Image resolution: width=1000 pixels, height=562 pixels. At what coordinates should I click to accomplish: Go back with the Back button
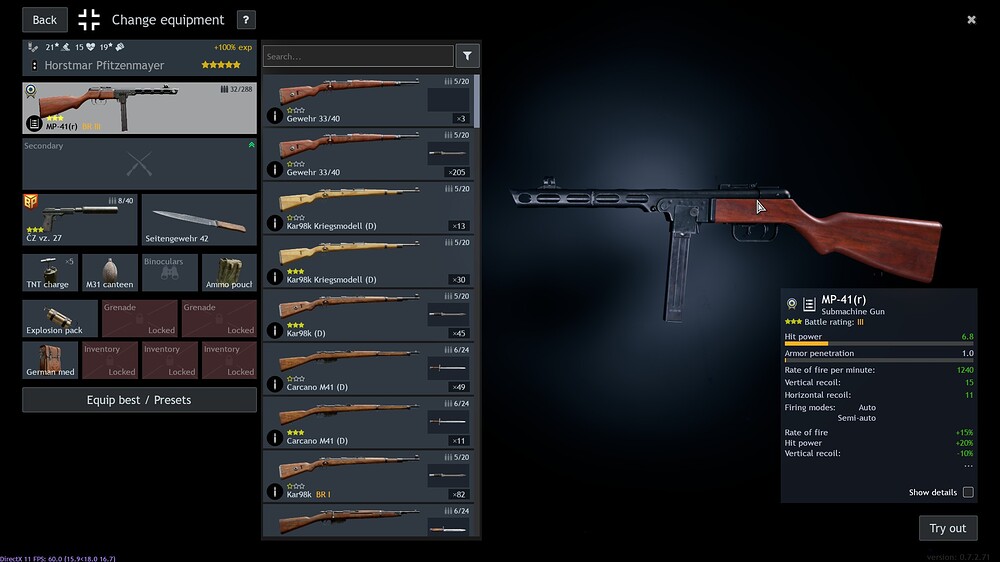45,20
